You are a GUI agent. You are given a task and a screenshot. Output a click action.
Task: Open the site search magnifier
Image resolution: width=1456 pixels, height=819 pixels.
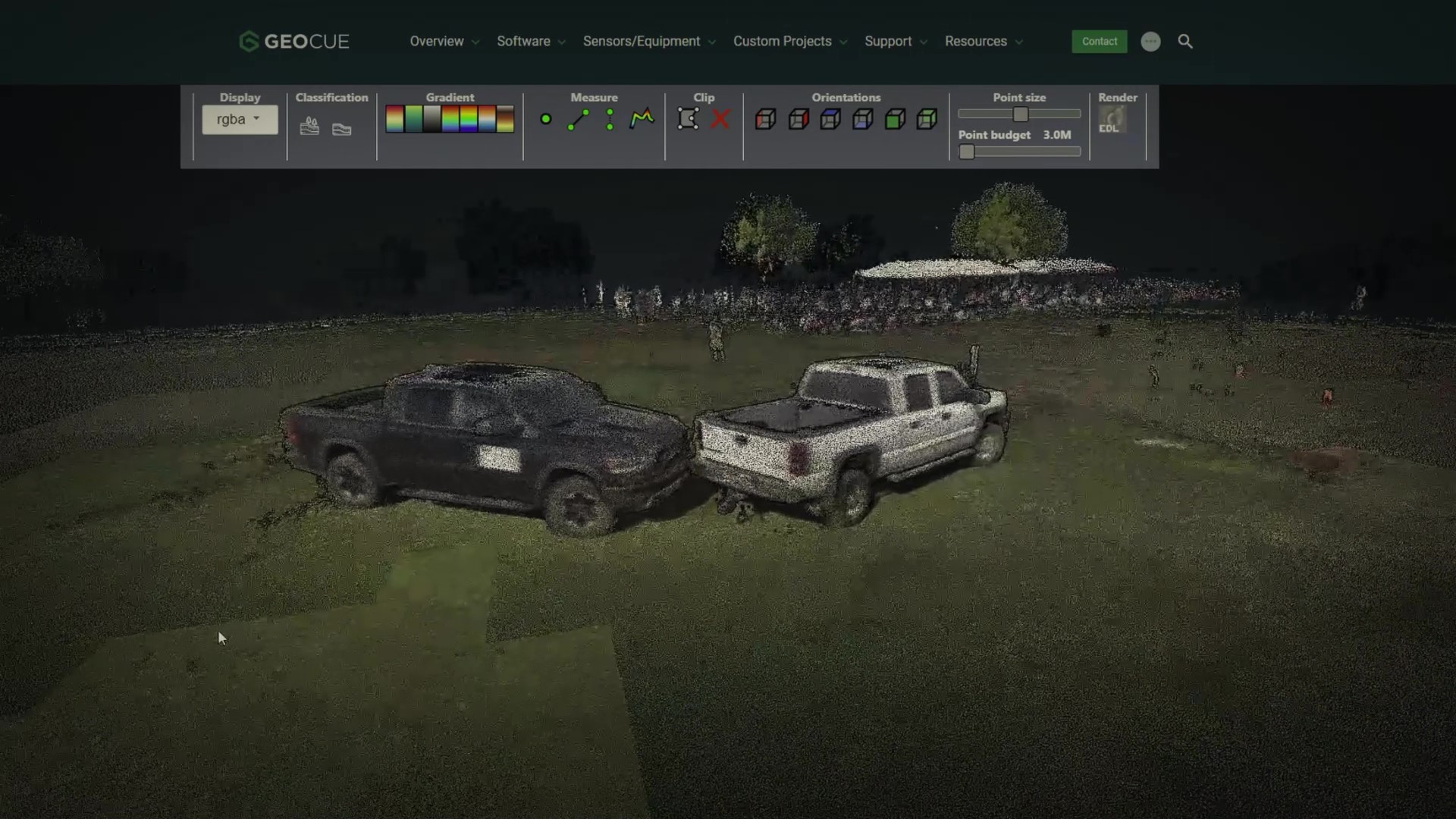pyautogui.click(x=1185, y=42)
